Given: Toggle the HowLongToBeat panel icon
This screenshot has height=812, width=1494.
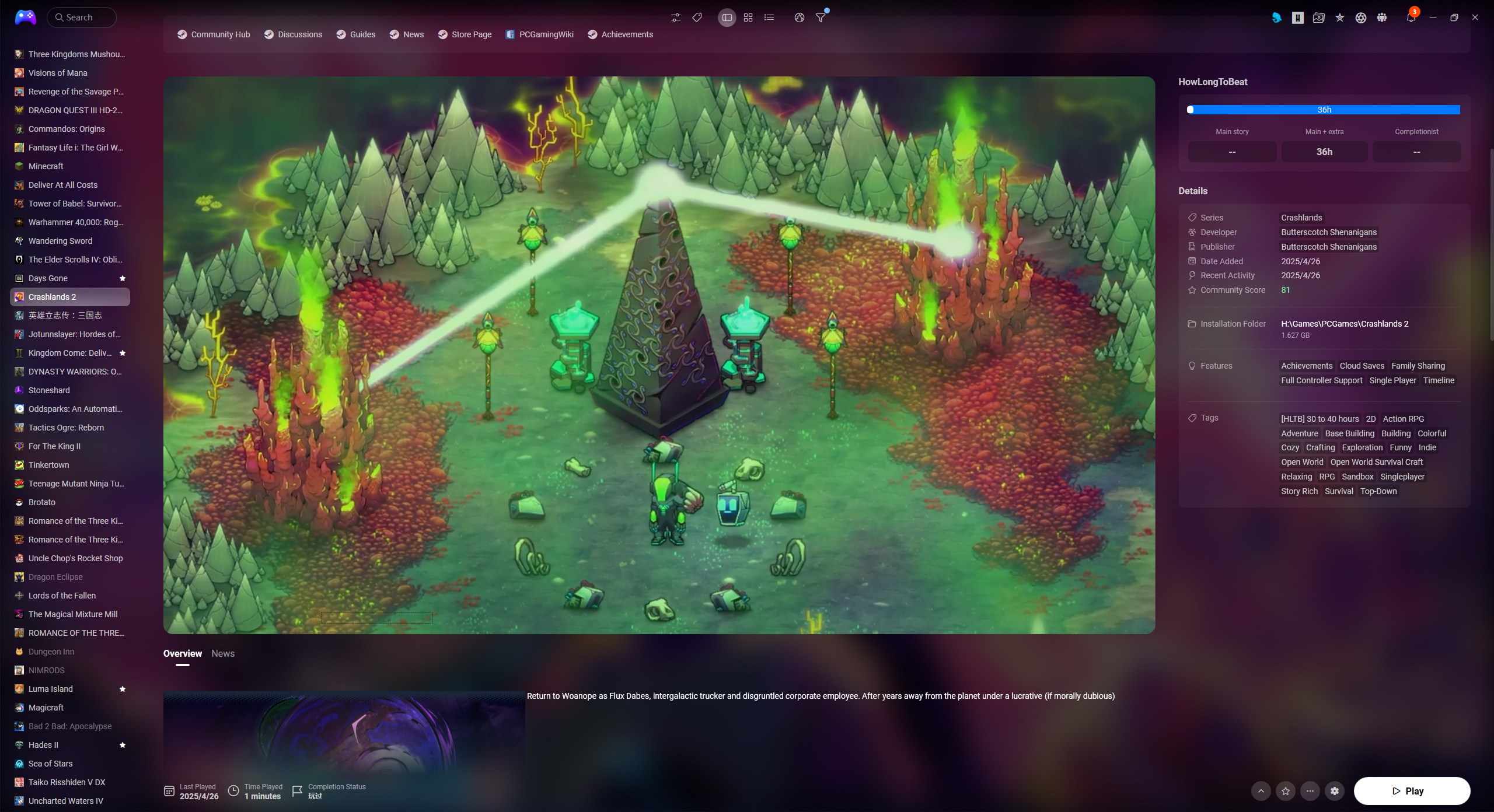Looking at the screenshot, I should 1297,17.
